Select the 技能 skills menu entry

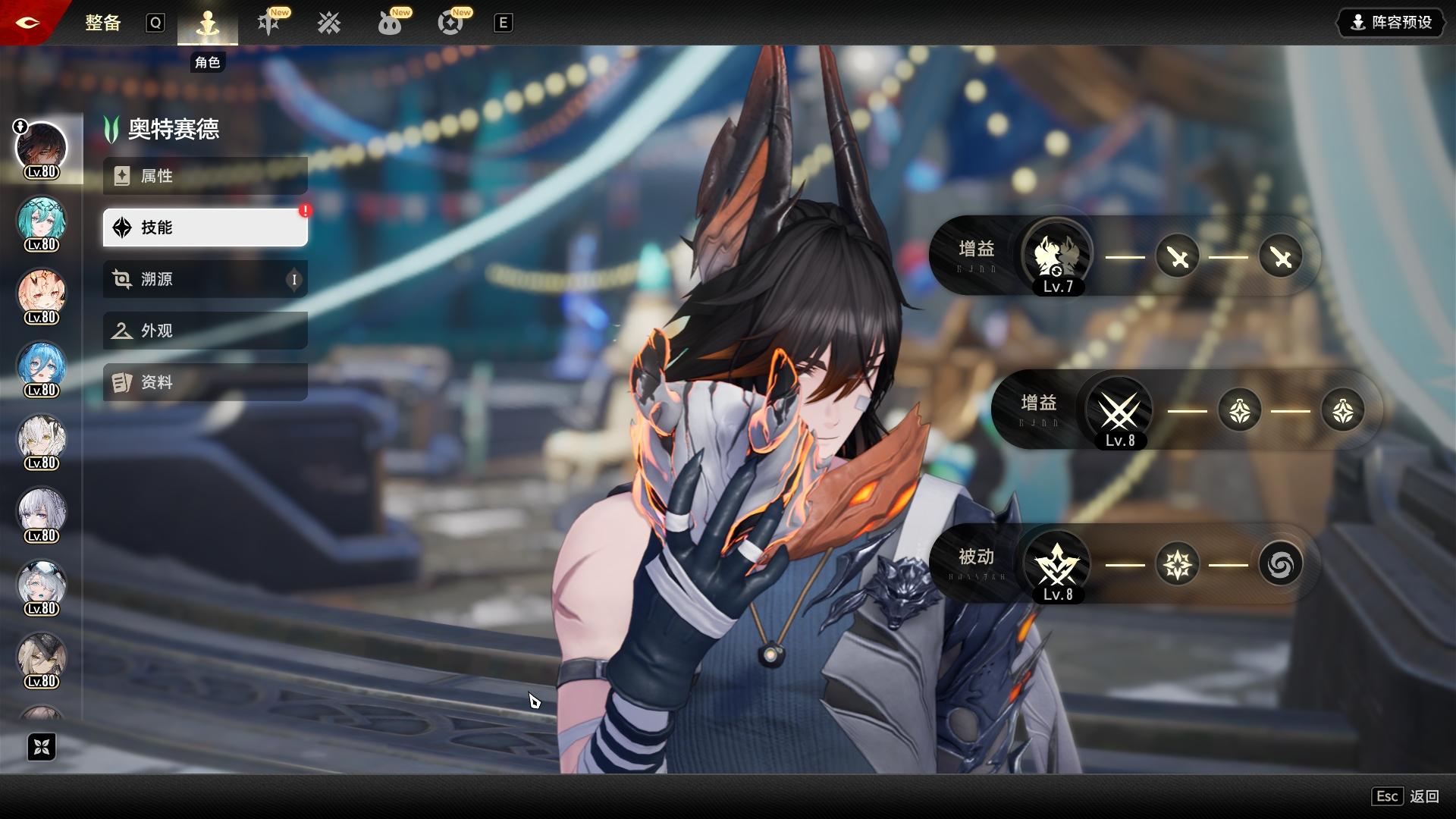[x=205, y=227]
